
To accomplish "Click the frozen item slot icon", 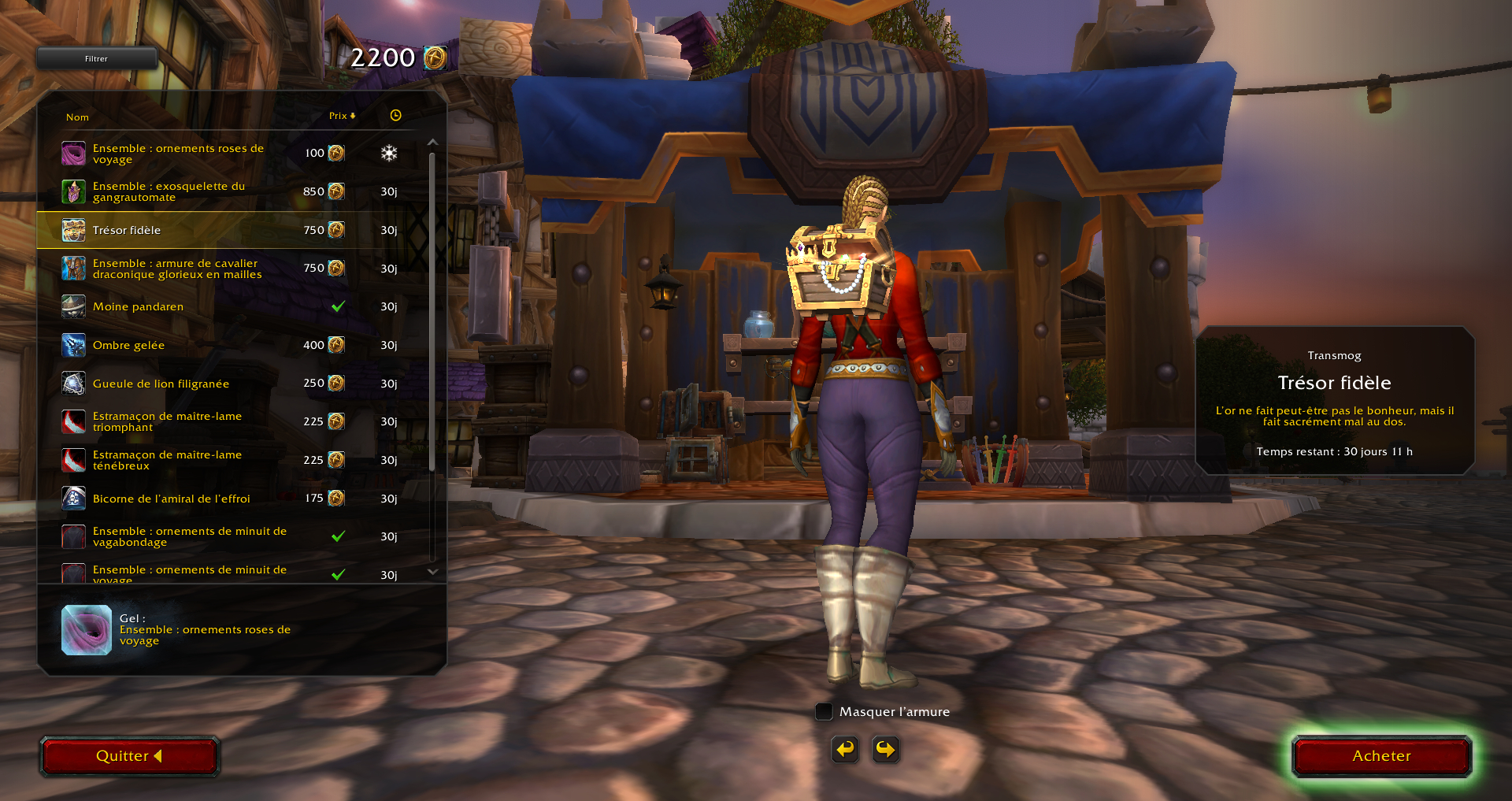I will tap(87, 630).
